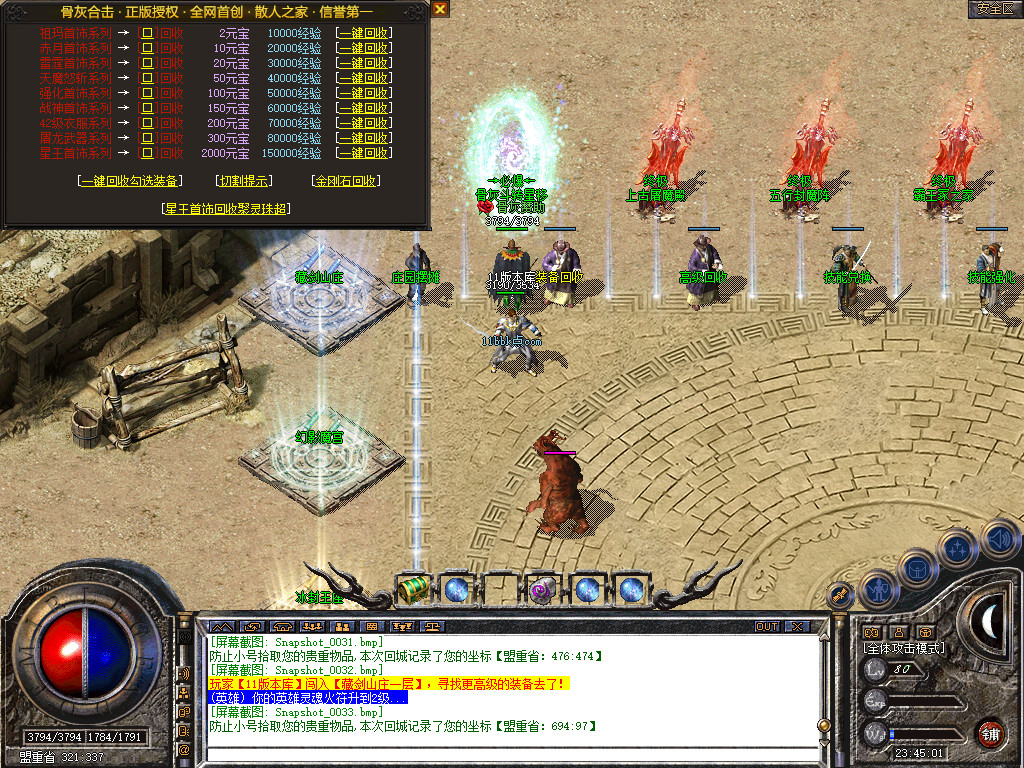The image size is (1024, 768).
Task: Tick the 祖玛首饰系列 recycle checkbox
Action: [147, 33]
